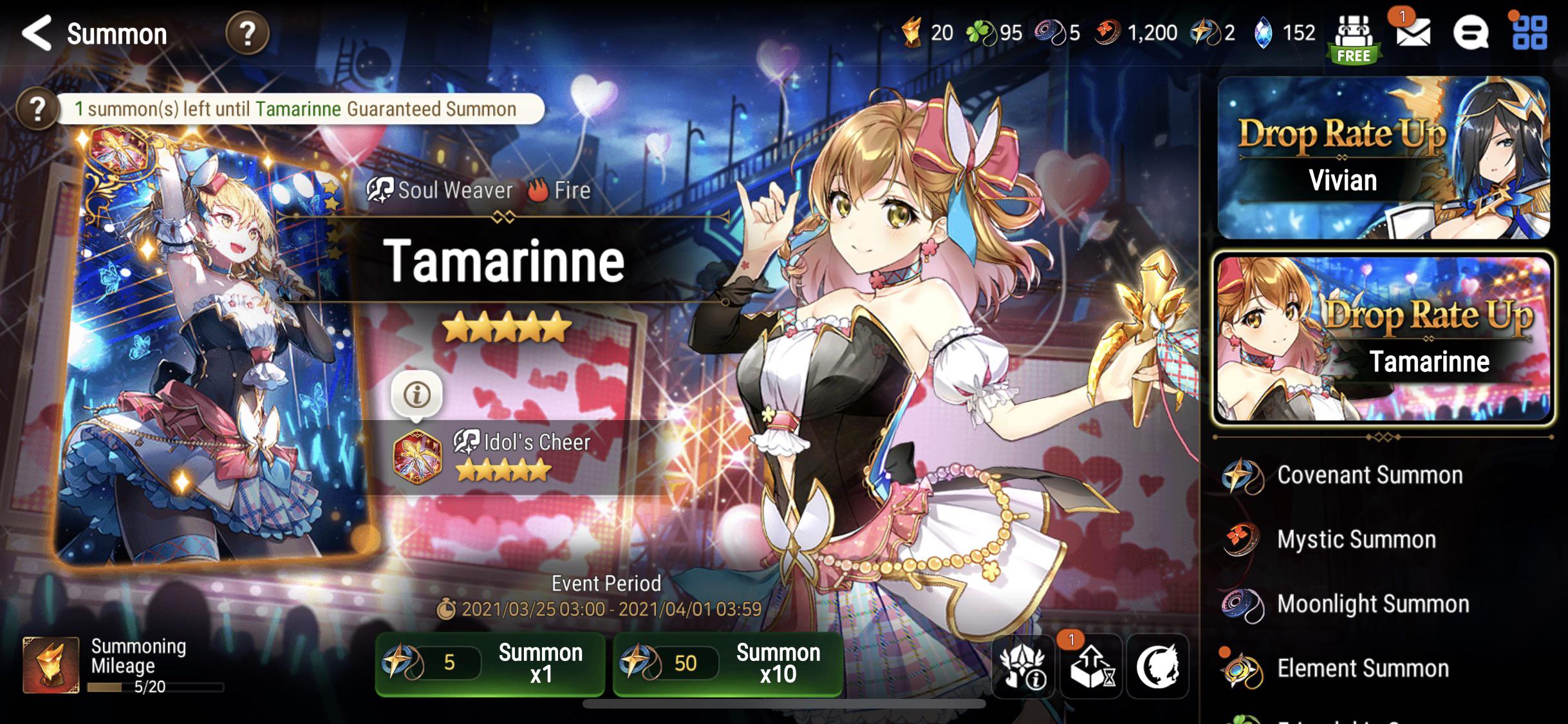
Task: Open the chat bubble icon
Action: point(1470,32)
